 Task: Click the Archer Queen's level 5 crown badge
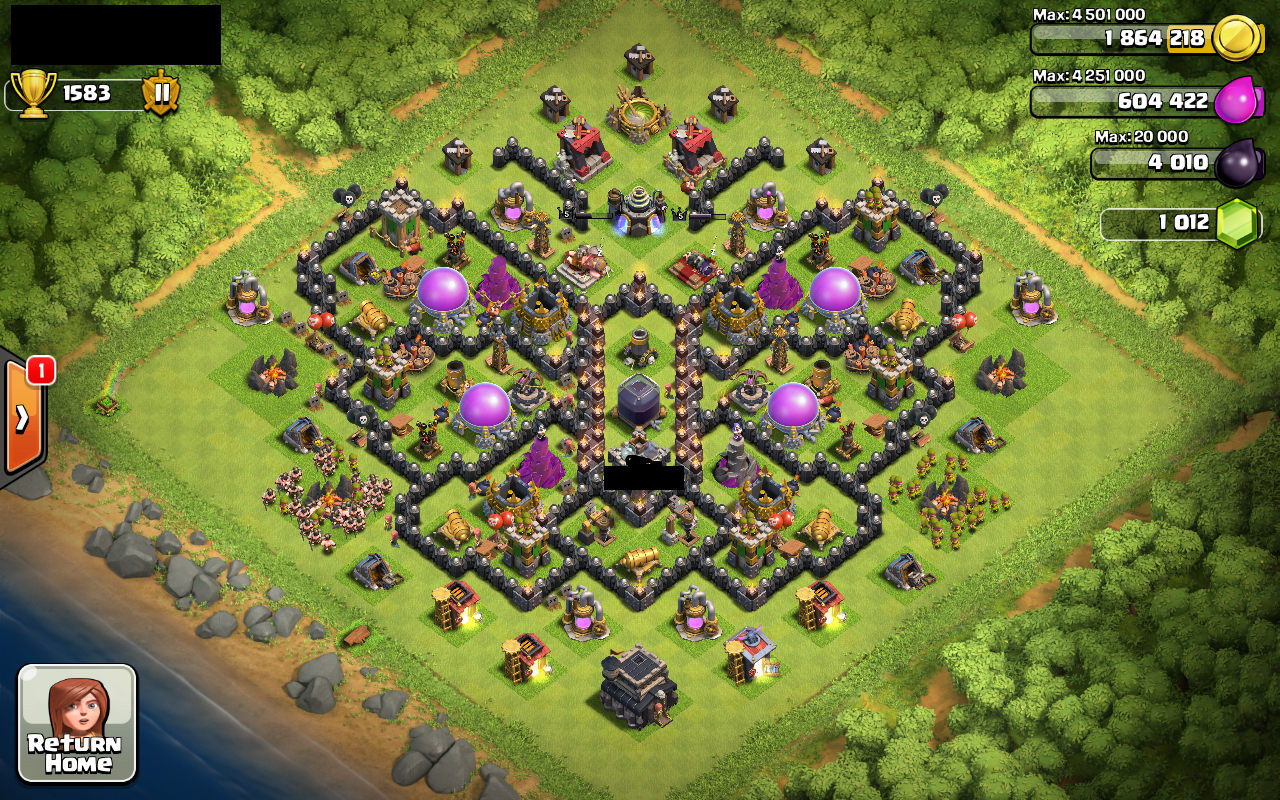point(681,216)
